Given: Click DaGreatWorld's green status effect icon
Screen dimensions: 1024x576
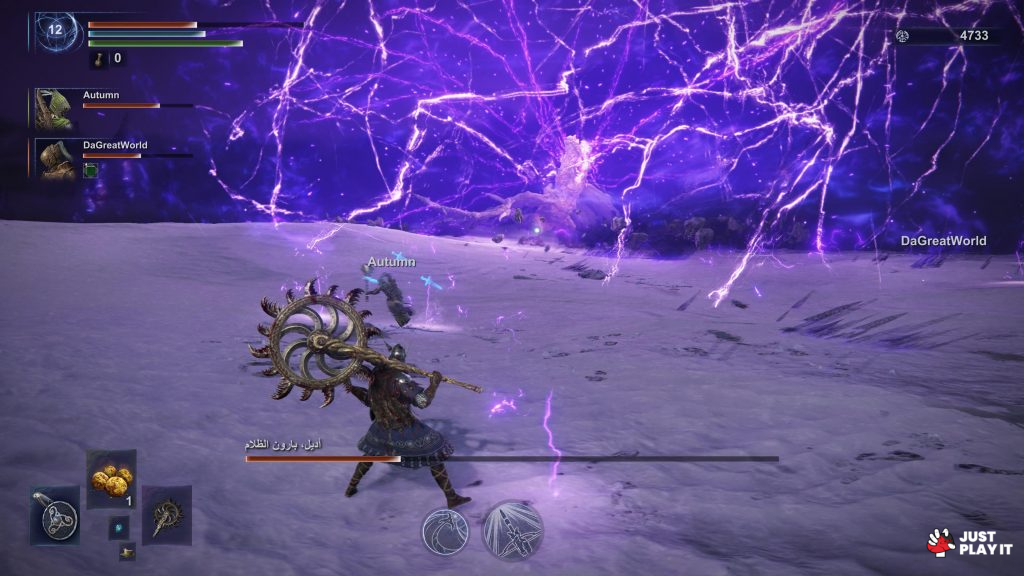Looking at the screenshot, I should (x=90, y=171).
